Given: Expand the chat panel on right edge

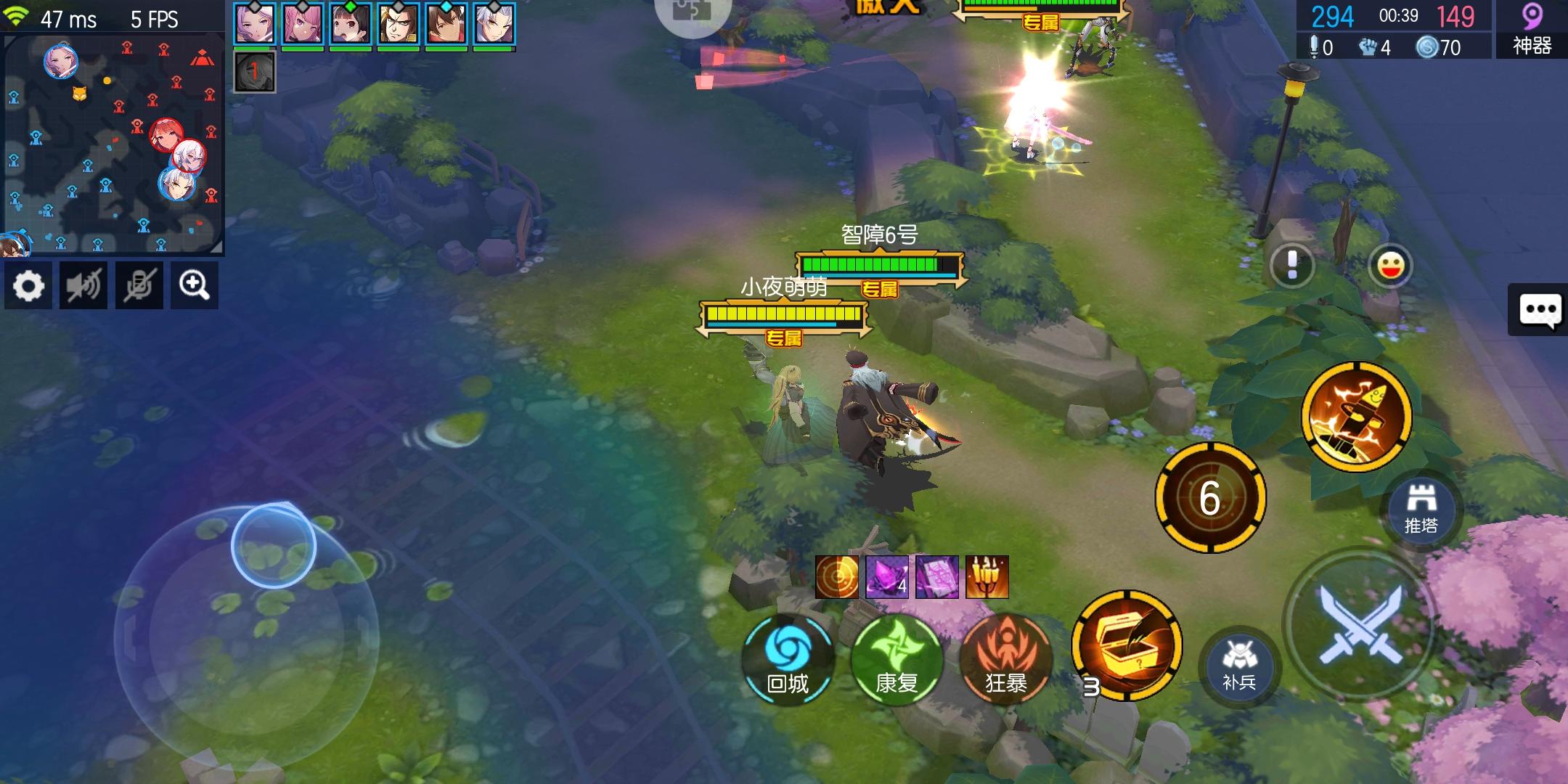Looking at the screenshot, I should tap(1540, 310).
